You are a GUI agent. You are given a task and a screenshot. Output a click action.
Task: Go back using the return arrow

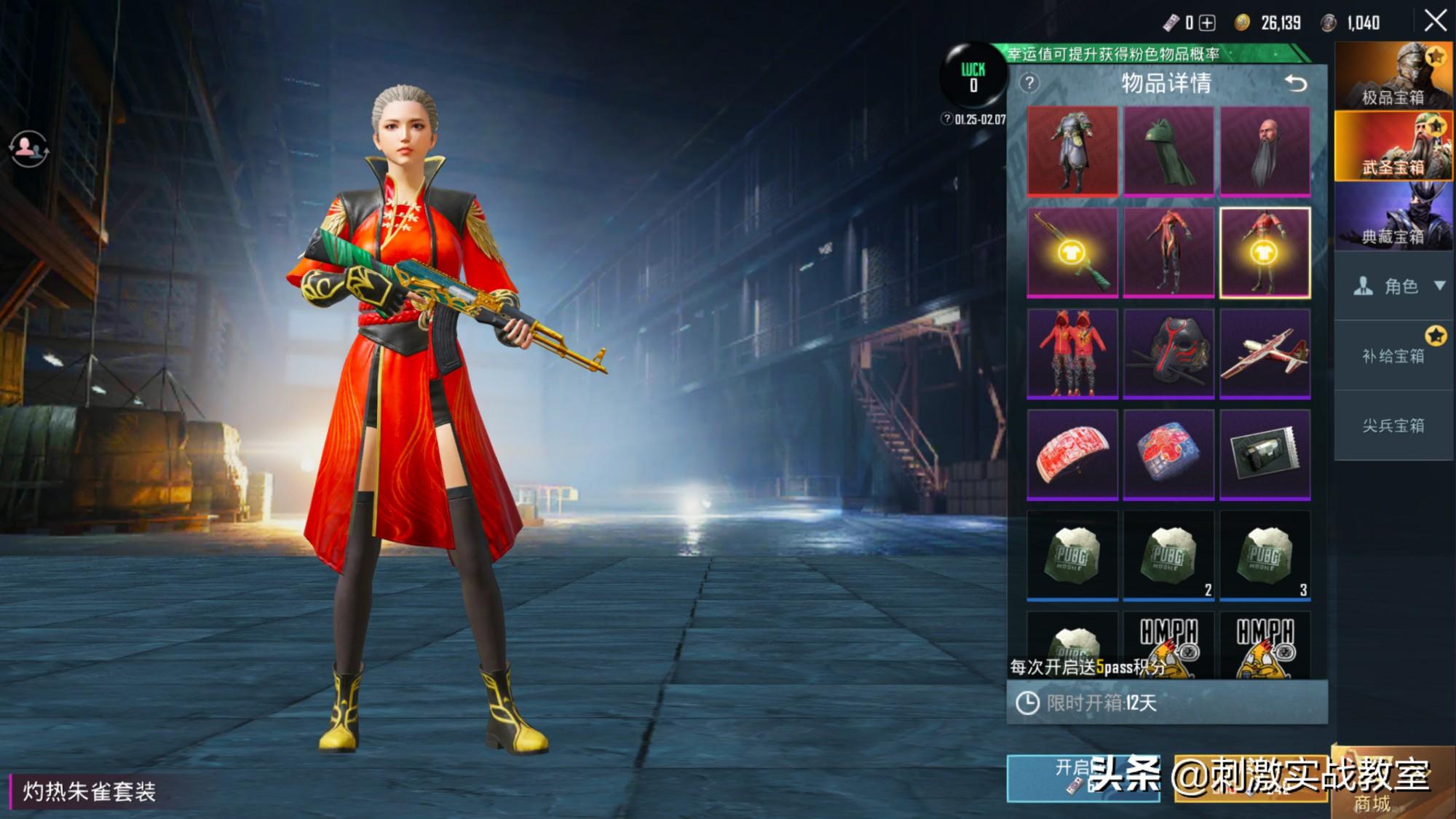[1296, 83]
